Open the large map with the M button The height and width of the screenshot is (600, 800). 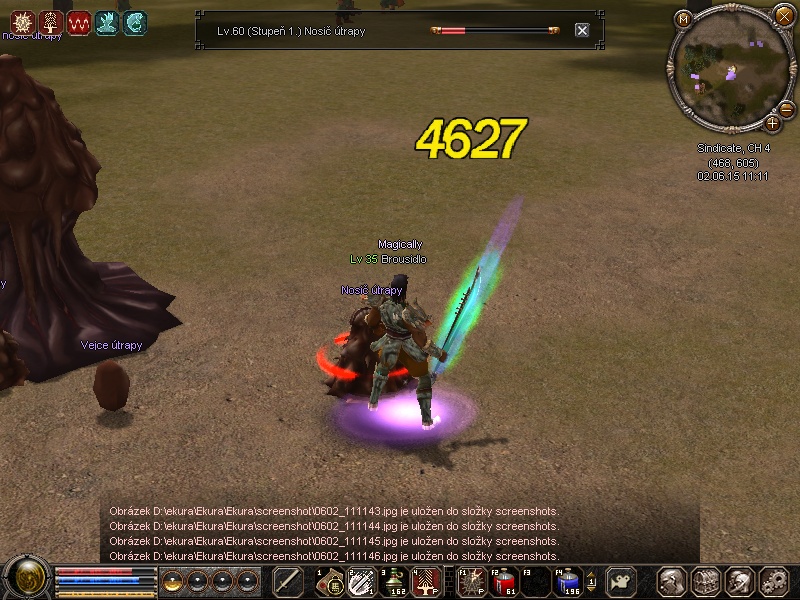coord(684,18)
